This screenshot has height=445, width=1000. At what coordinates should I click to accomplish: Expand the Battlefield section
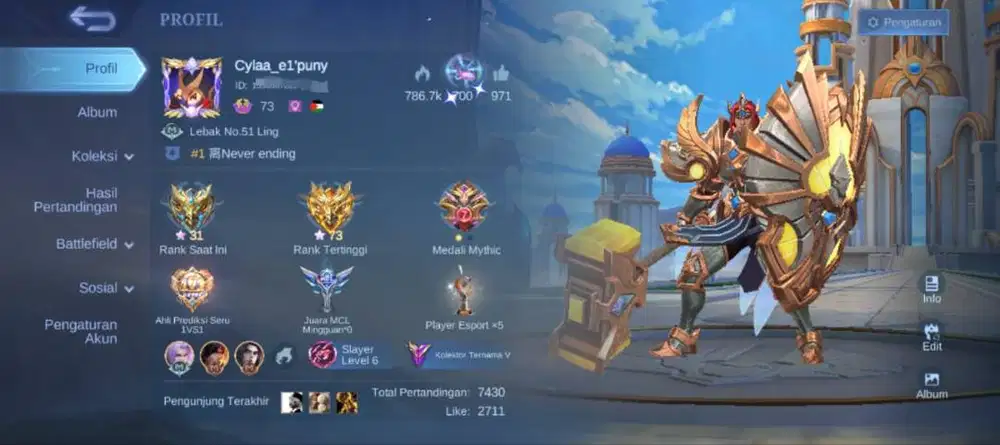(94, 244)
